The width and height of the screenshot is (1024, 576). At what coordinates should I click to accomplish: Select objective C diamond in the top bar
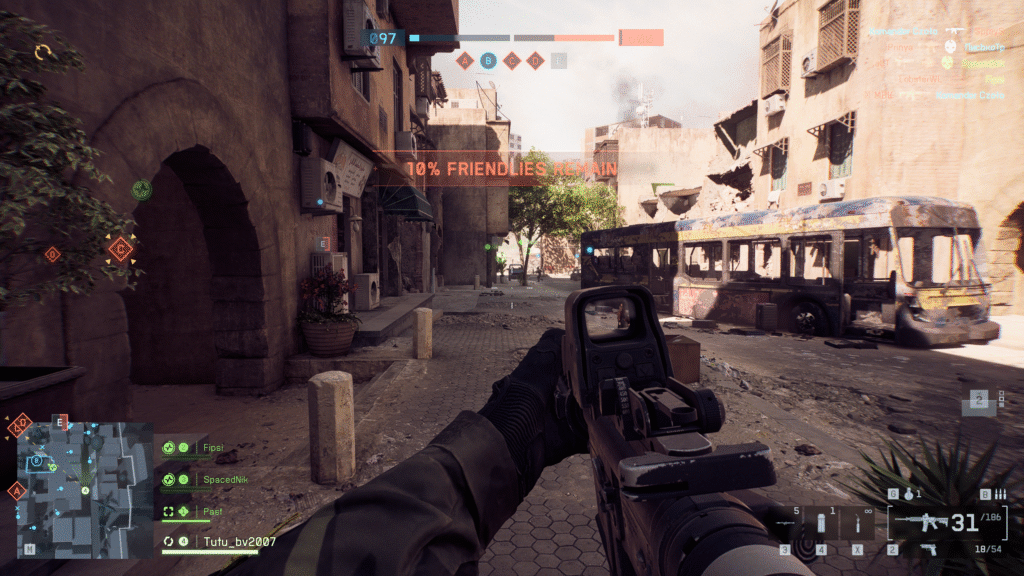512,60
